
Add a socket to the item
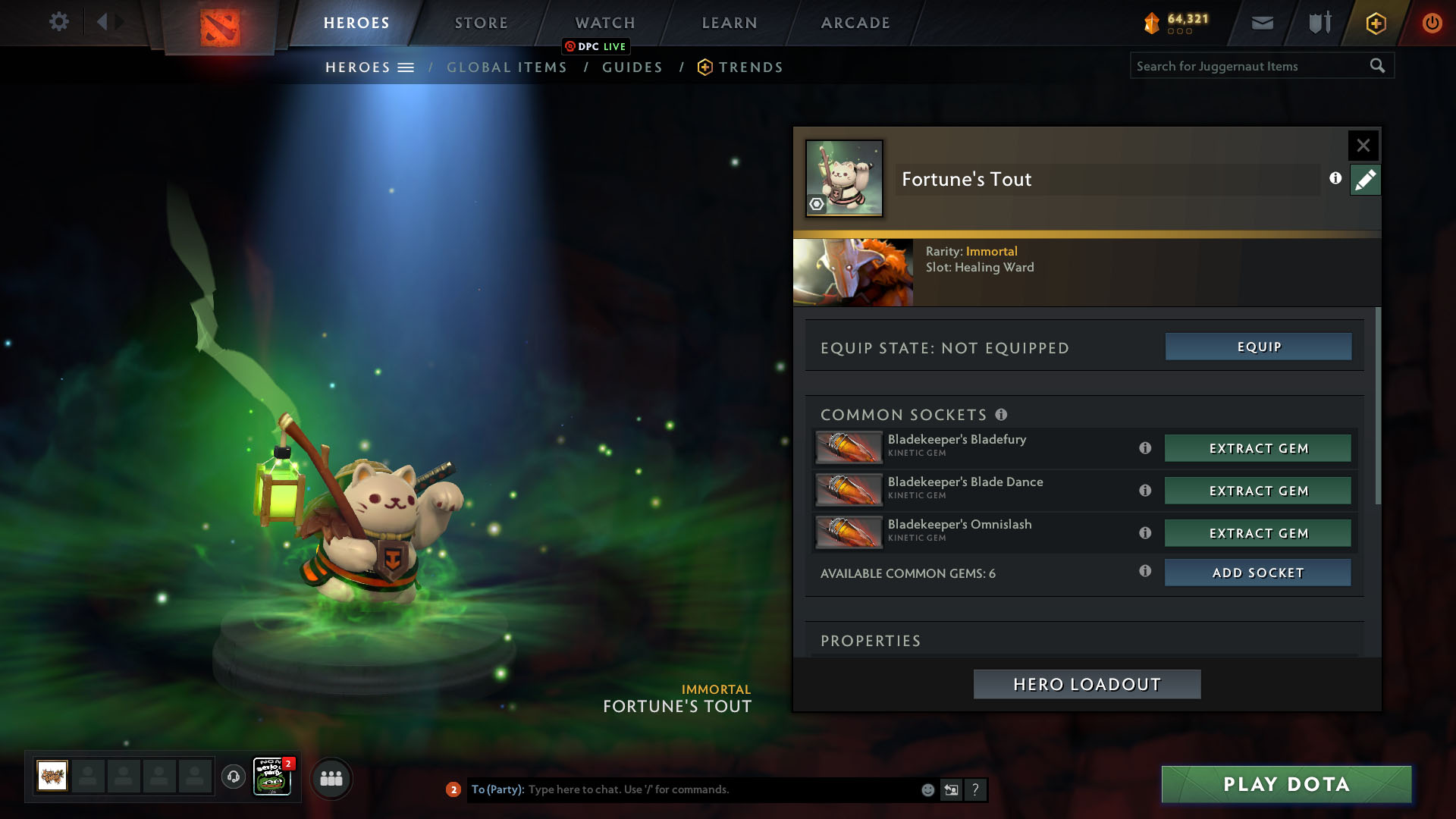point(1258,573)
